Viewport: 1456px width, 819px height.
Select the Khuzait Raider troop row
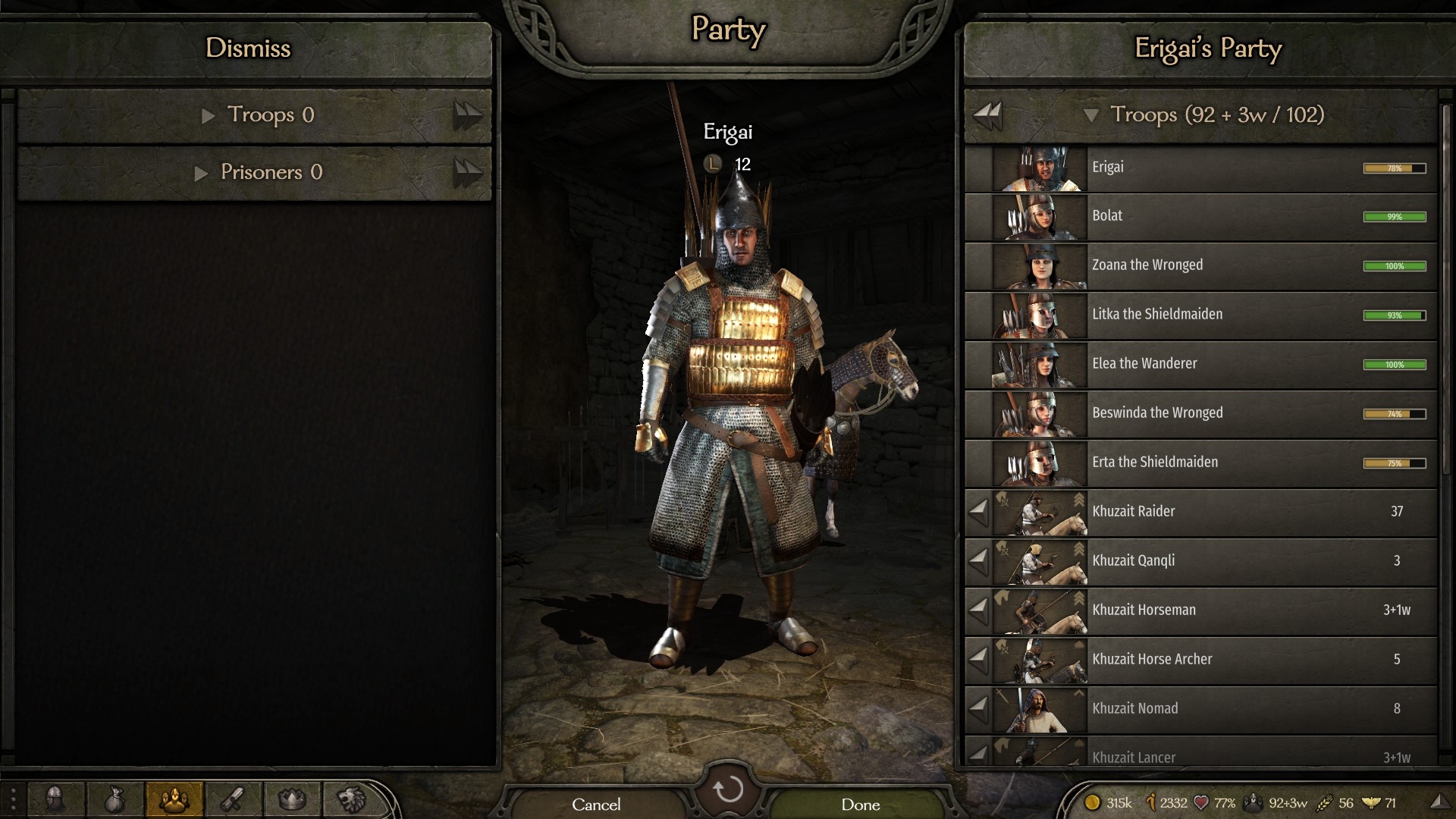coord(1213,512)
